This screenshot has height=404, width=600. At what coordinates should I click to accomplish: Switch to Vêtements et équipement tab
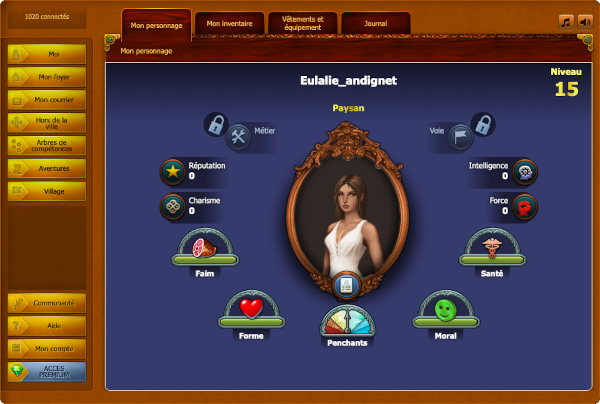click(303, 23)
